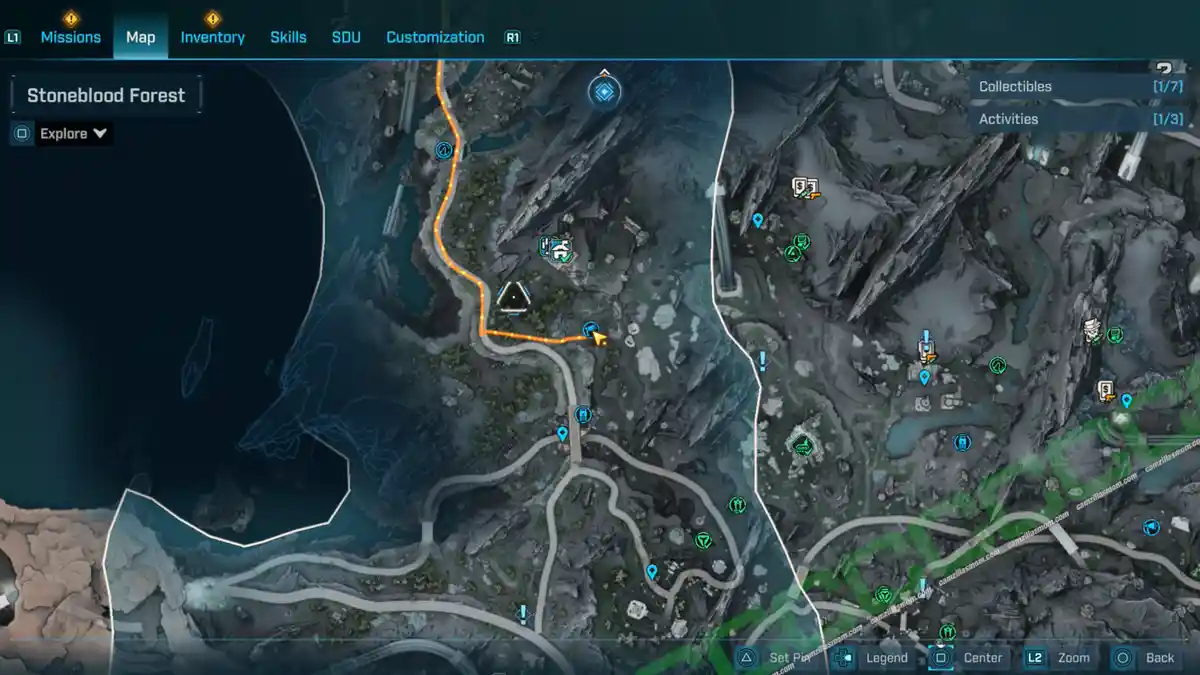The width and height of the screenshot is (1200, 675).
Task: Open the SDU tab
Action: pos(346,37)
